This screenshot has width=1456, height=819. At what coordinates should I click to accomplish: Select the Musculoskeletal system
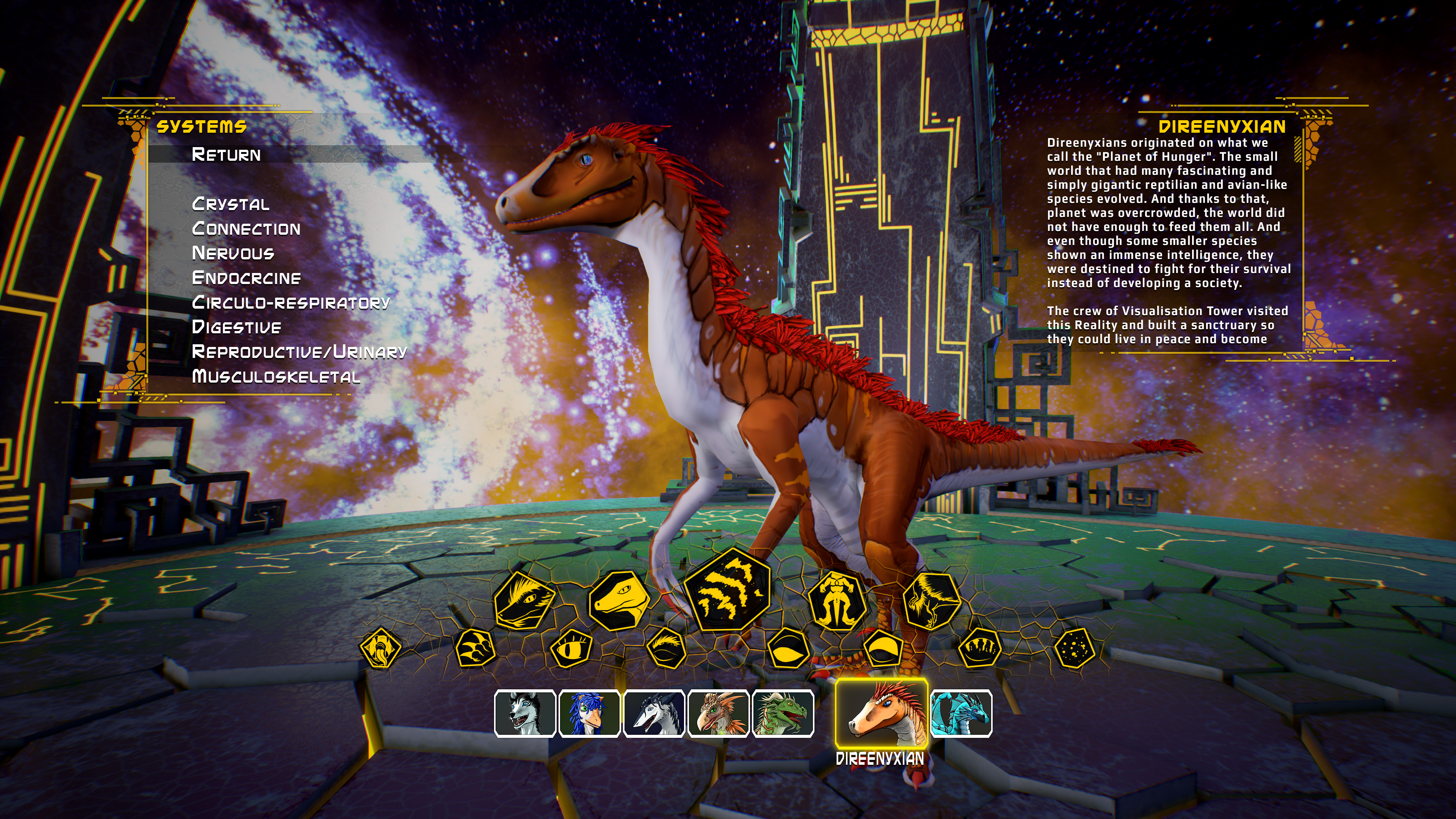pyautogui.click(x=276, y=377)
